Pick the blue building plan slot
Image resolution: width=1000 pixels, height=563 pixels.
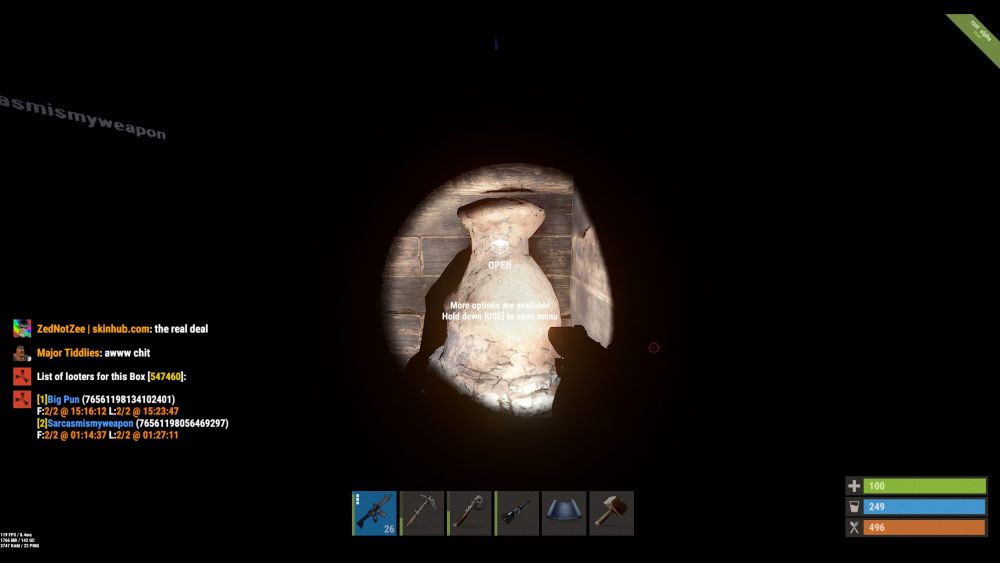[564, 513]
